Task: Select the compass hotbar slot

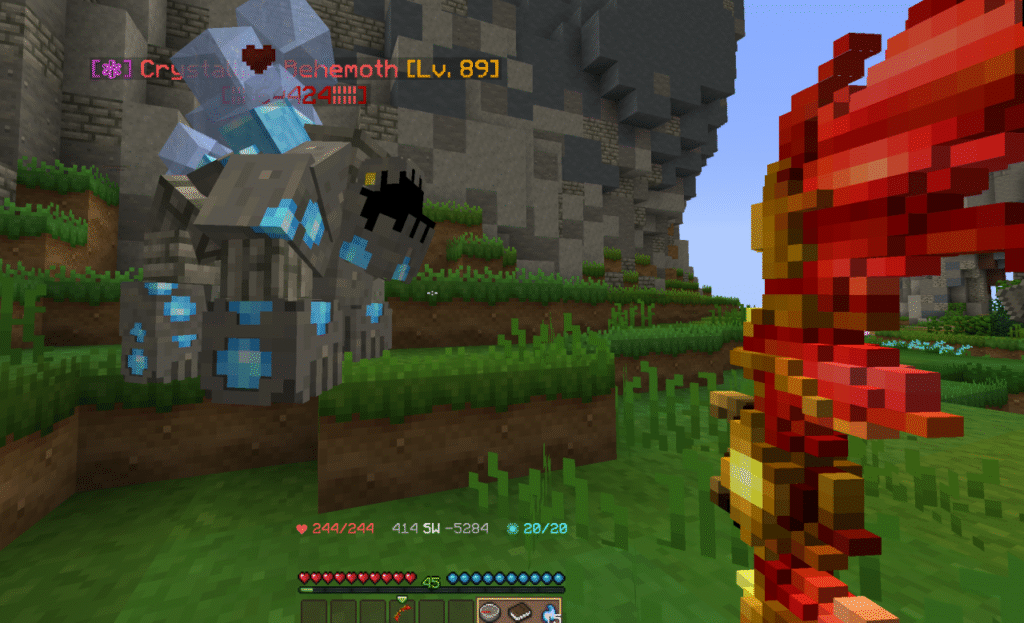Action: point(491,611)
